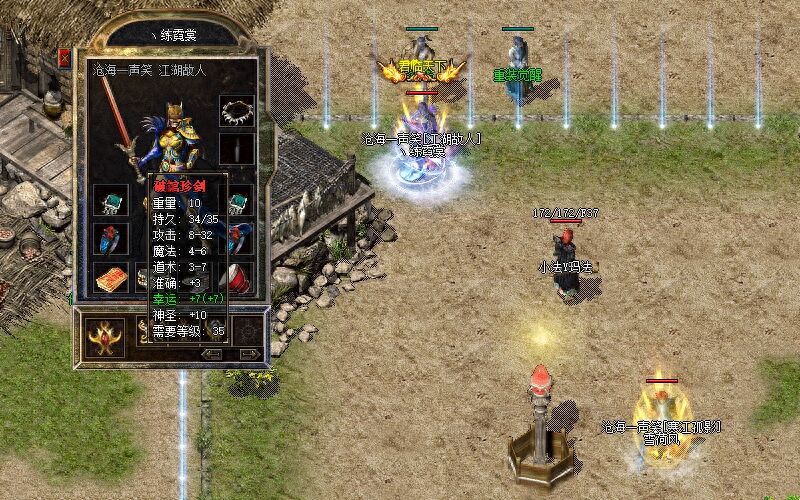This screenshot has height=500, width=800.
Task: Select the red spellbook item slot
Action: (x=108, y=278)
